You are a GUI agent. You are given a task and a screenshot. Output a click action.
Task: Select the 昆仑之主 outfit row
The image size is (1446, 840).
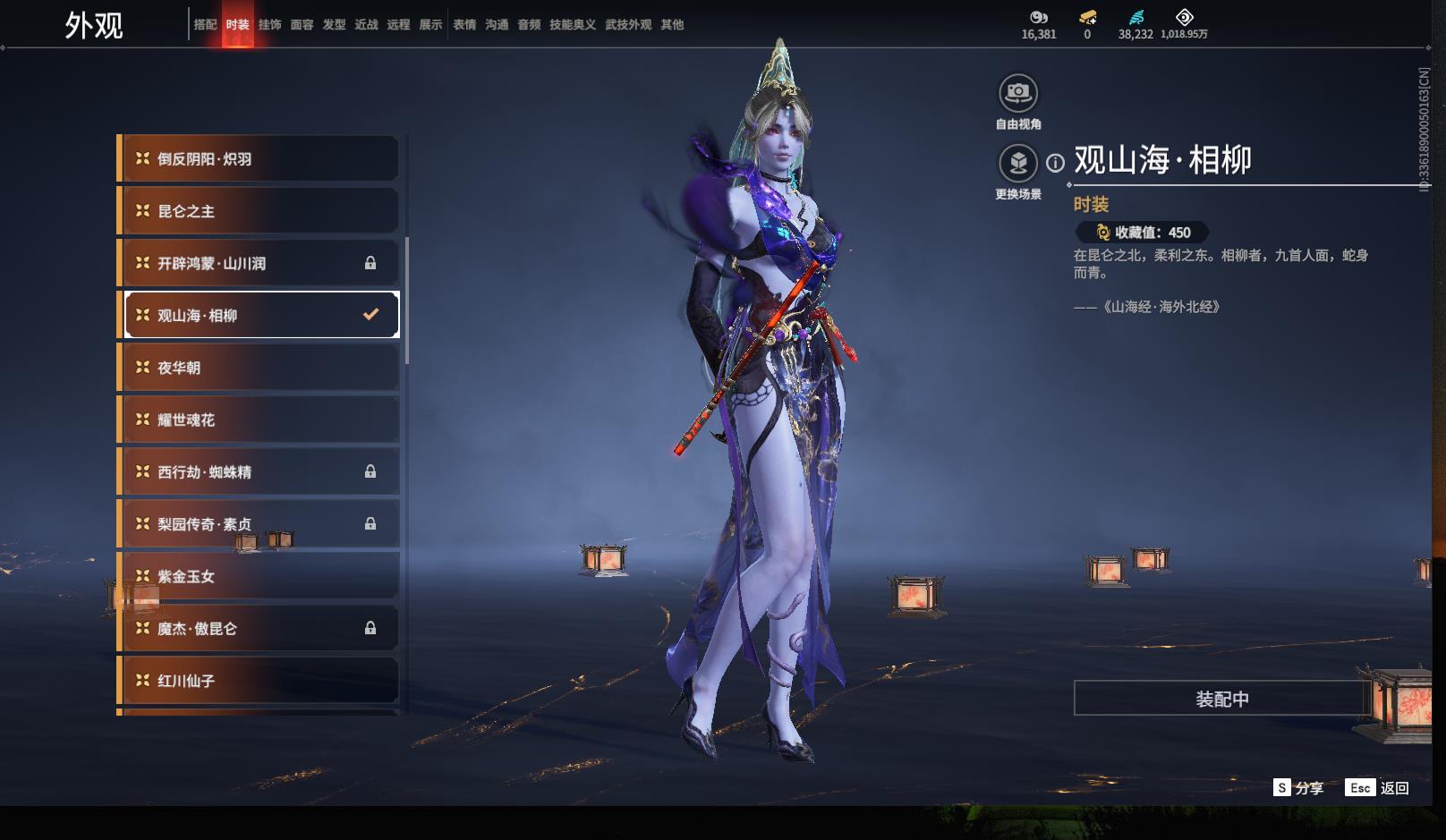pos(259,211)
